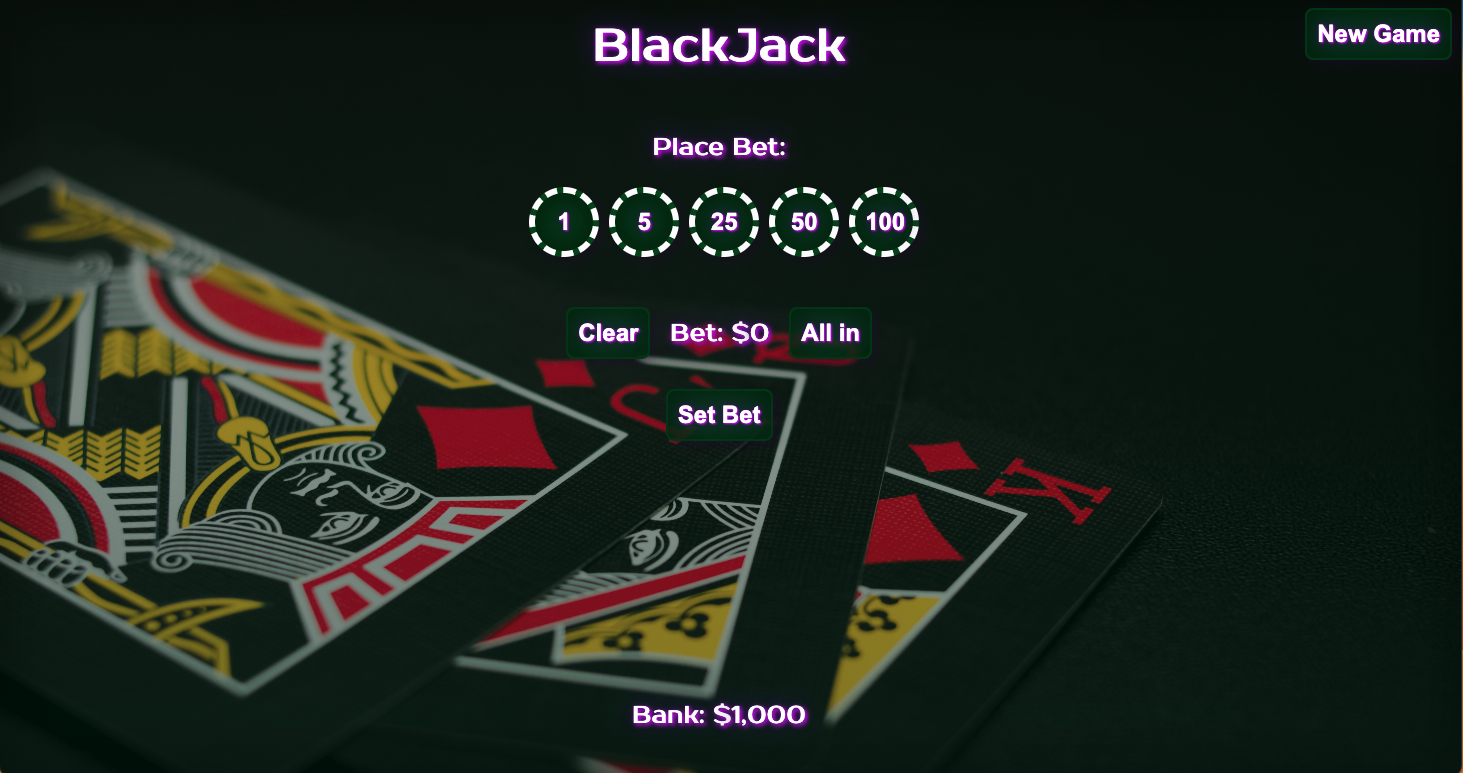Click the Bet: $0 display

click(x=718, y=333)
